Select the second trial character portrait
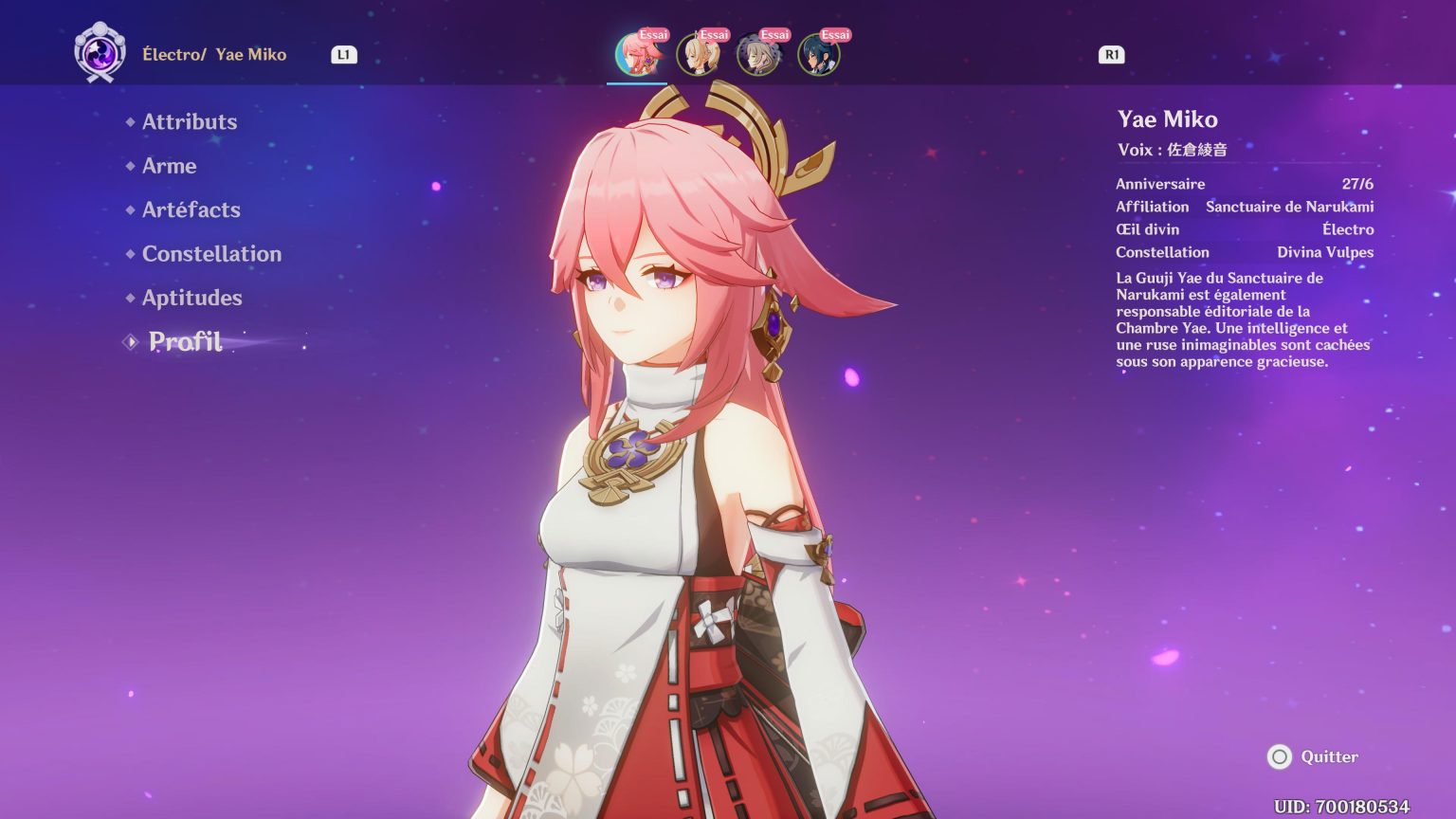 tap(698, 54)
